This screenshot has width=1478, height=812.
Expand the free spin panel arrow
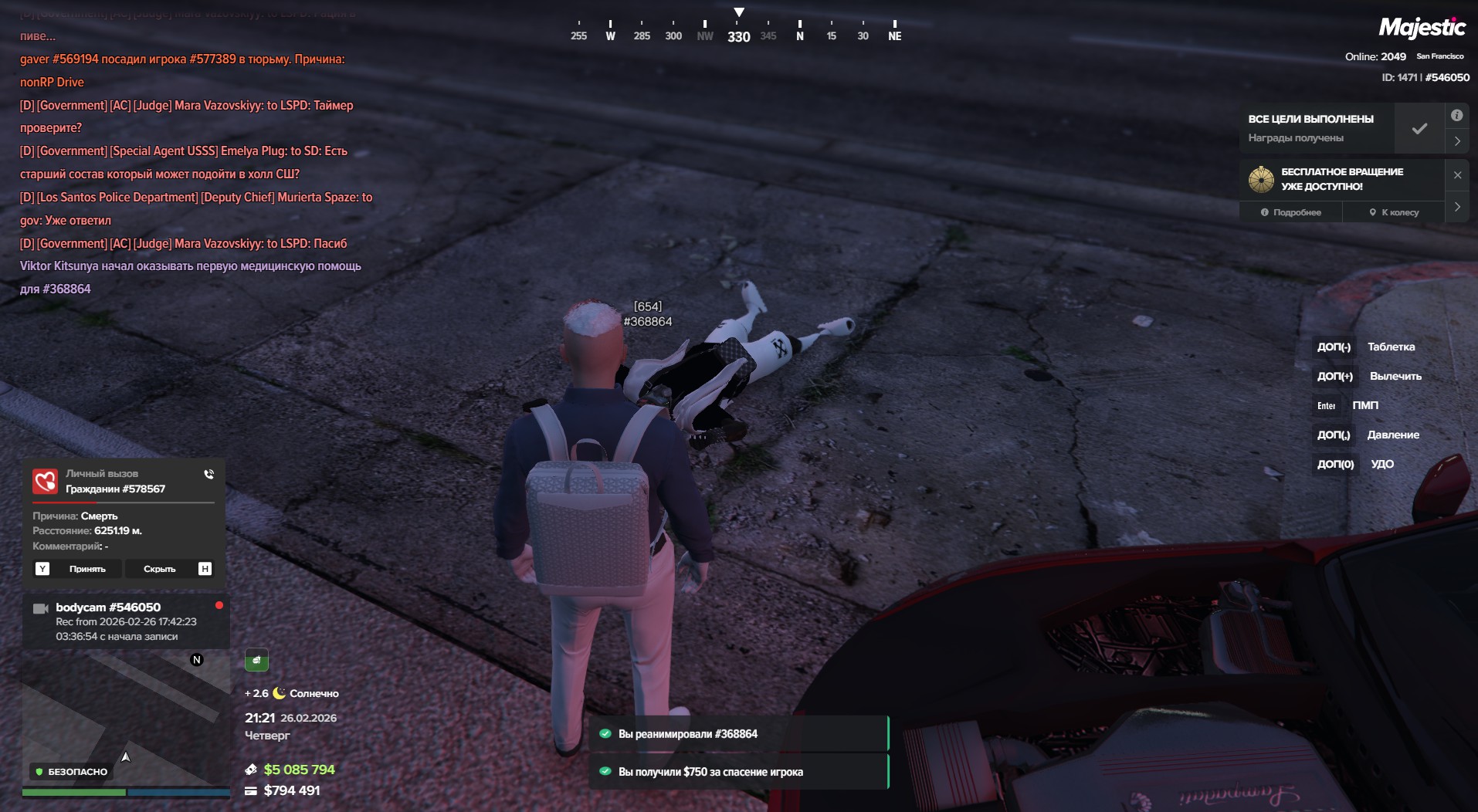[1457, 207]
